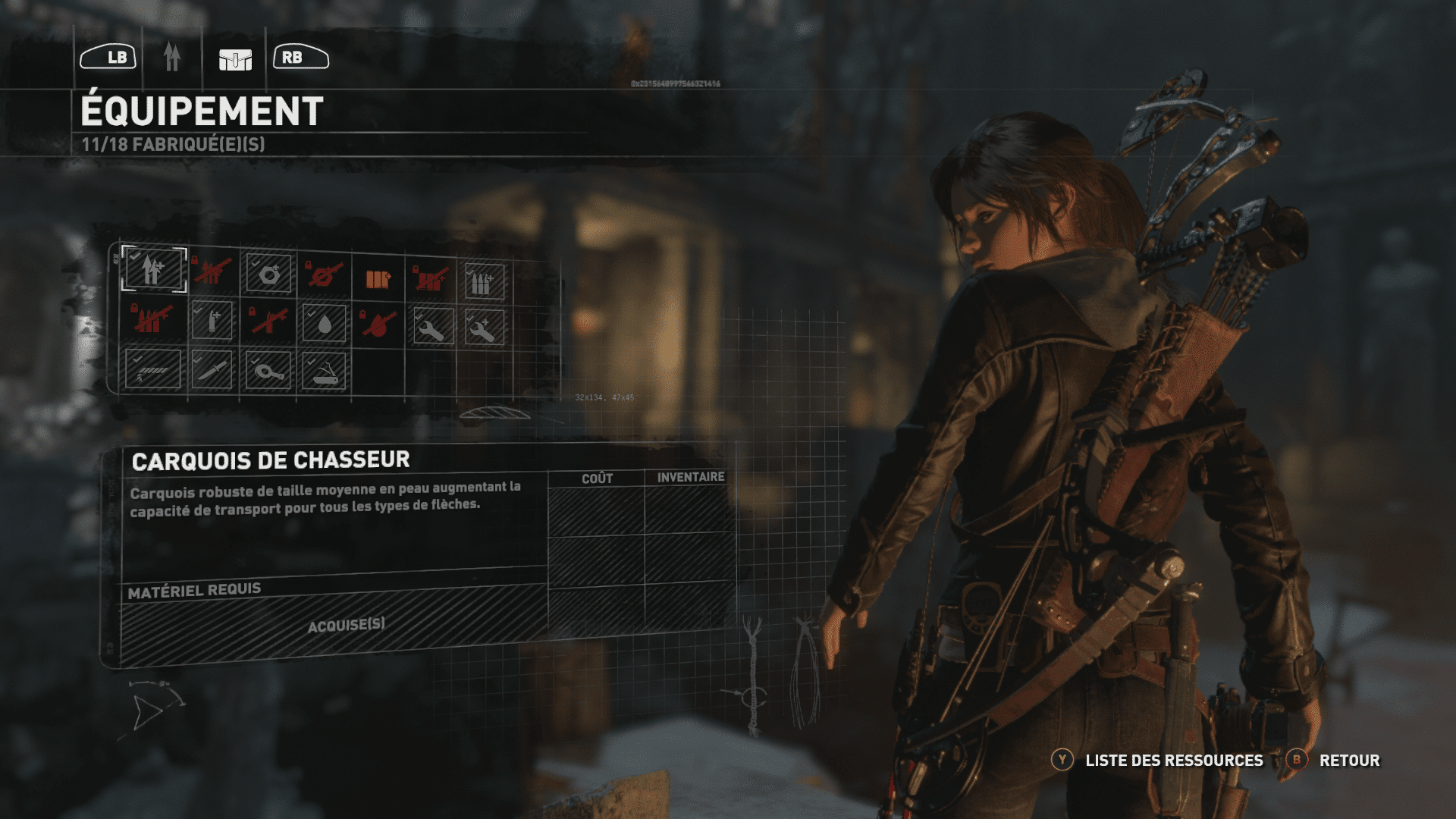
Task: Select the hunter's quiver double-arrow slot
Action: click(153, 269)
